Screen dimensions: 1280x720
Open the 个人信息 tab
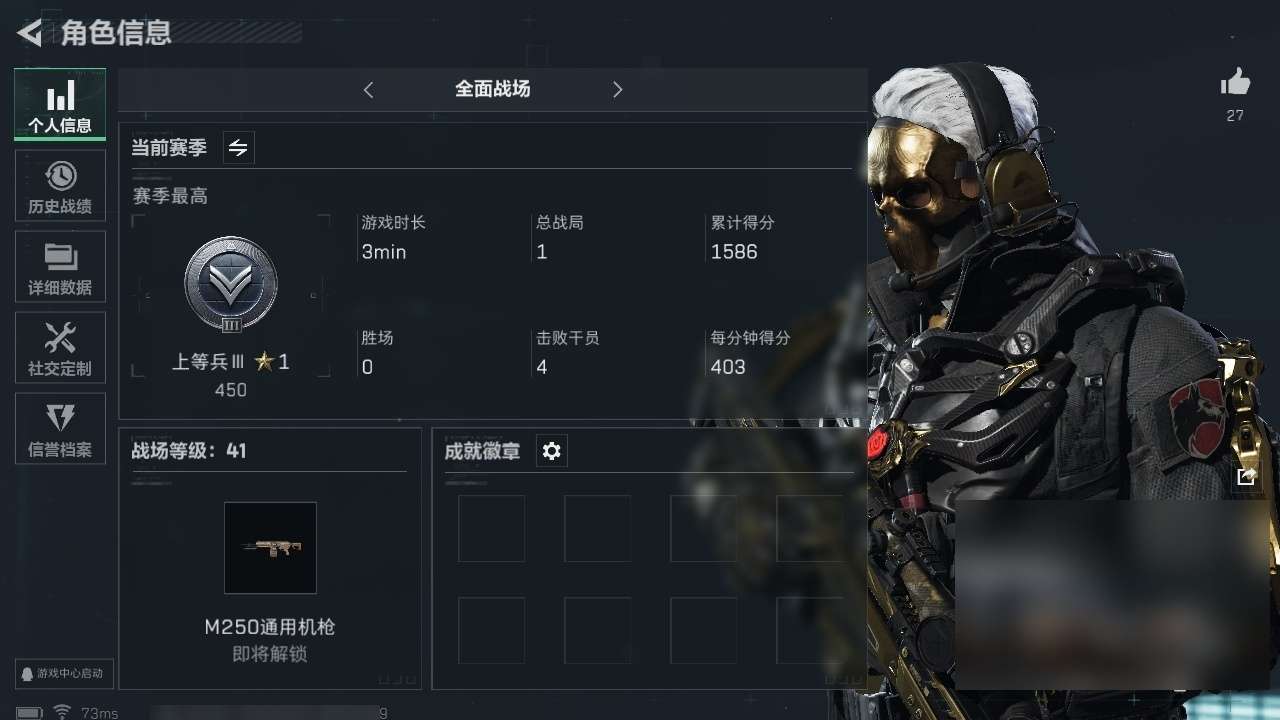pos(60,104)
